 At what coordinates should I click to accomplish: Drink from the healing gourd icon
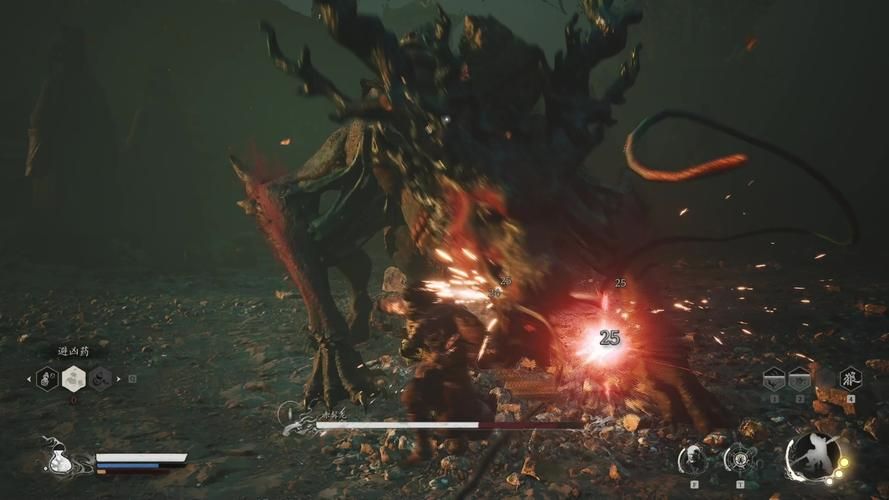pyautogui.click(x=59, y=458)
